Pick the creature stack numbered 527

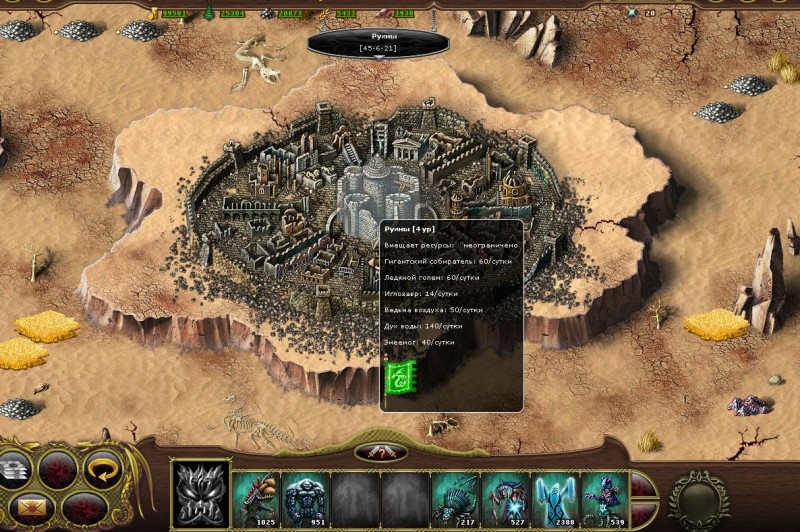(x=506, y=495)
